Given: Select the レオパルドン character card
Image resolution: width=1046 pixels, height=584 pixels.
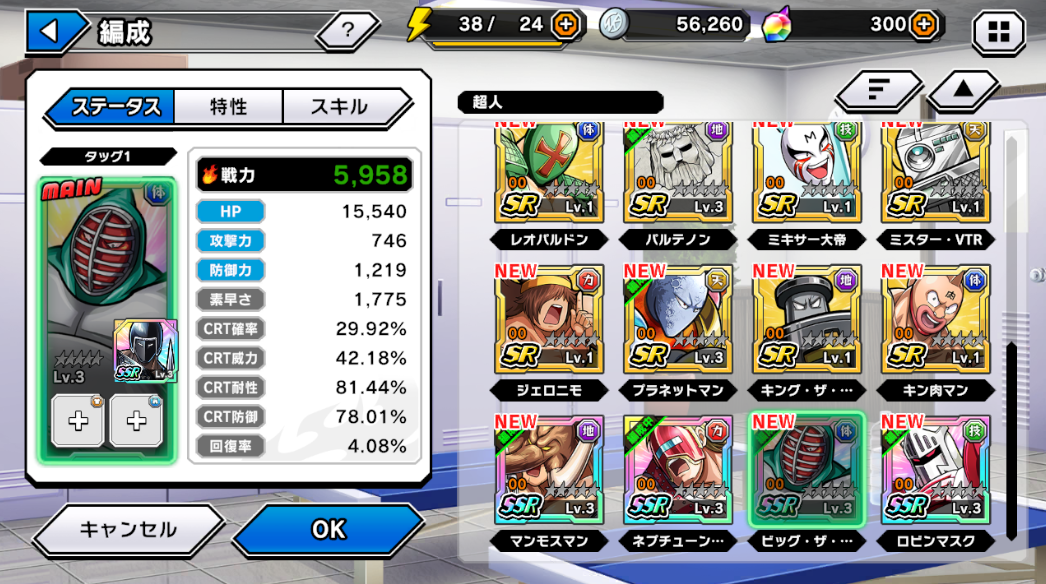Looking at the screenshot, I should tap(548, 174).
